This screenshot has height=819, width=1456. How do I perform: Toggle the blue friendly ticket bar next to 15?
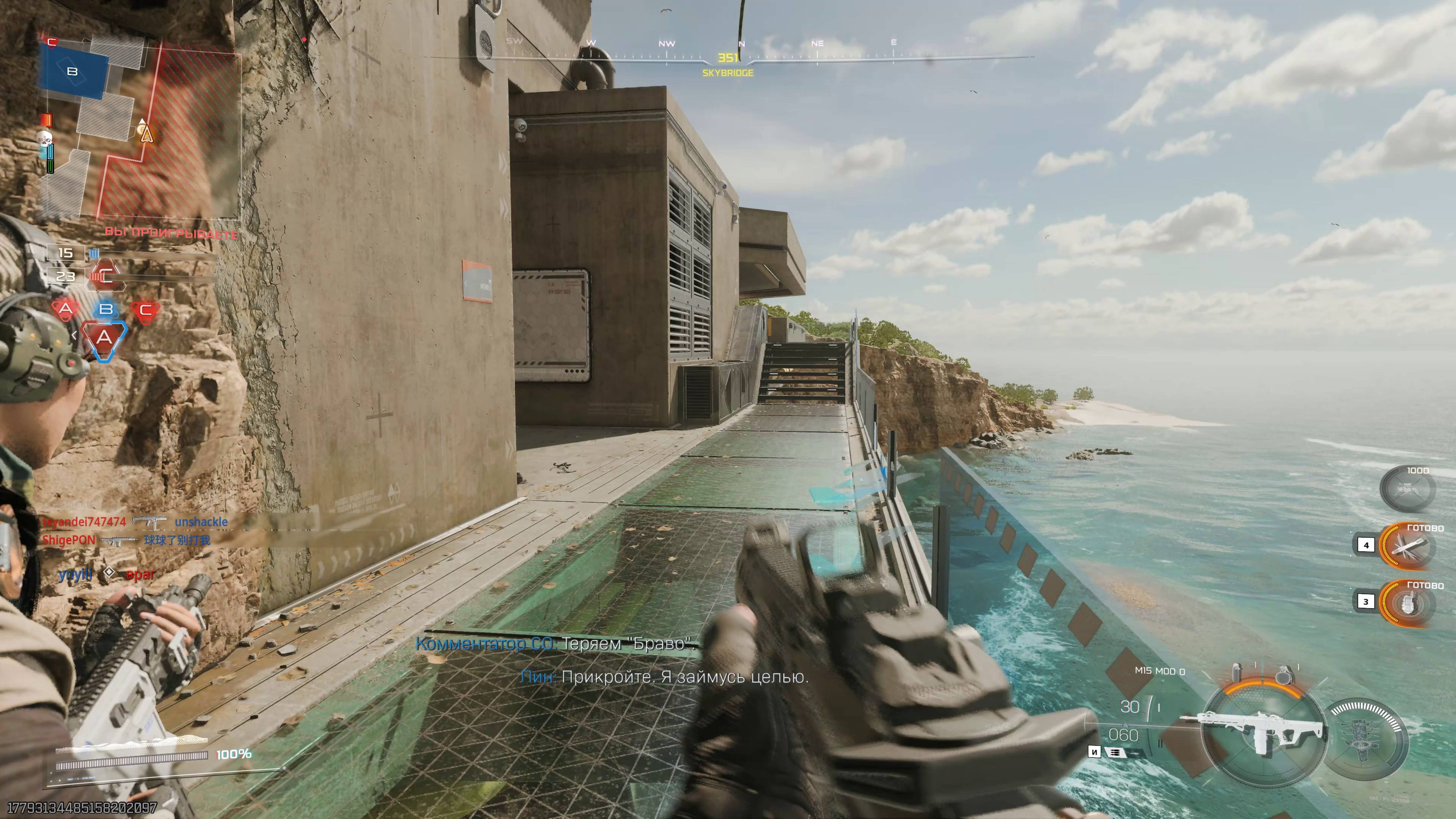pos(93,253)
